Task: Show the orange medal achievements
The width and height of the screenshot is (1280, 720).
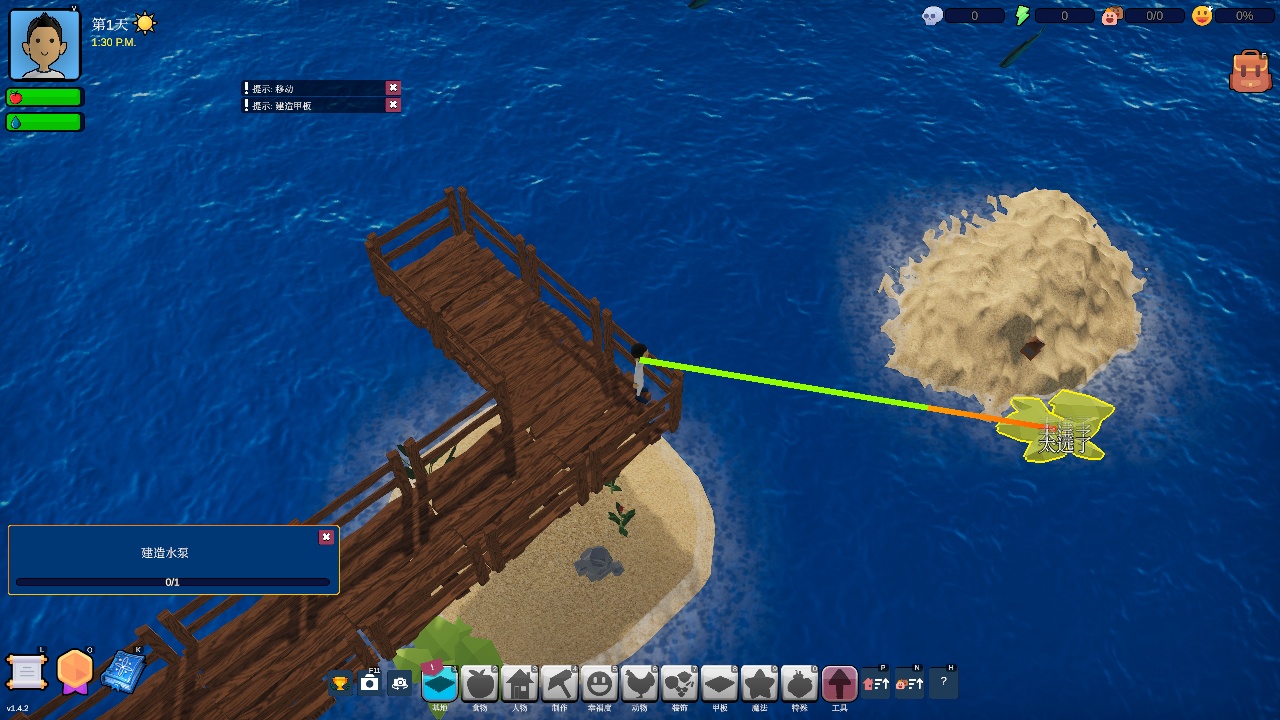Action: pyautogui.click(x=75, y=671)
